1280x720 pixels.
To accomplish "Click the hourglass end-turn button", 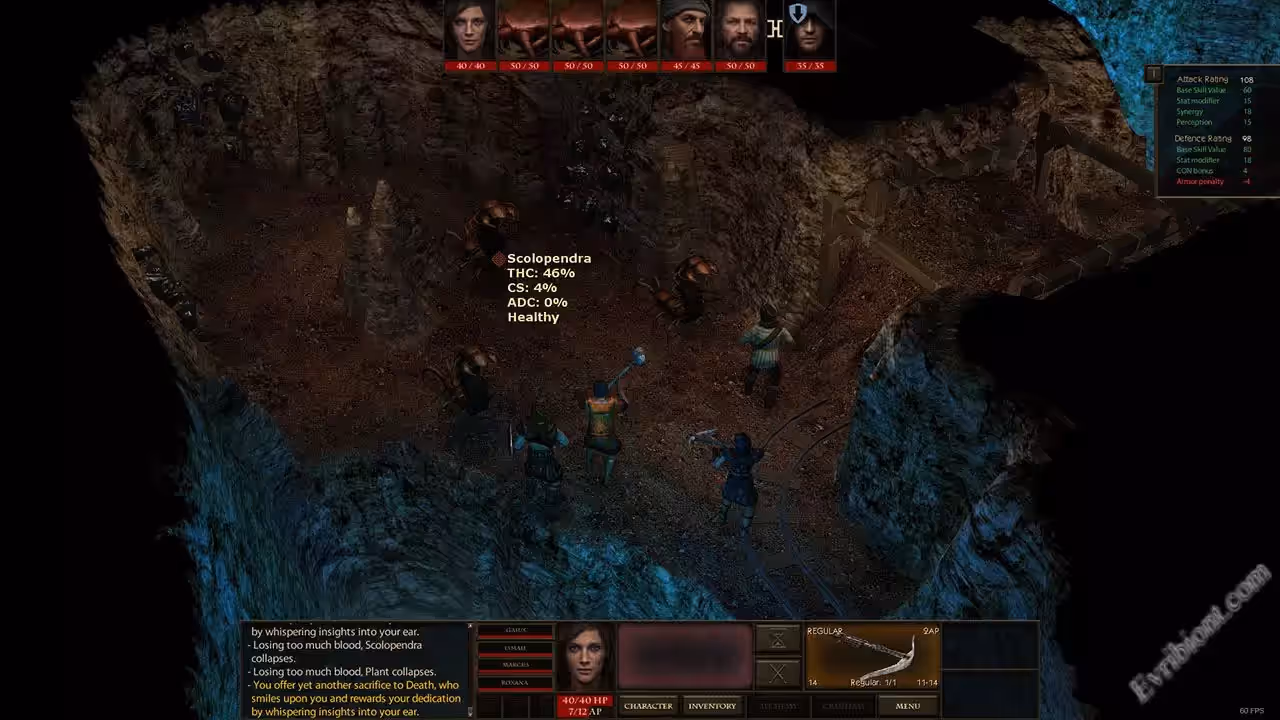I will click(x=777, y=639).
